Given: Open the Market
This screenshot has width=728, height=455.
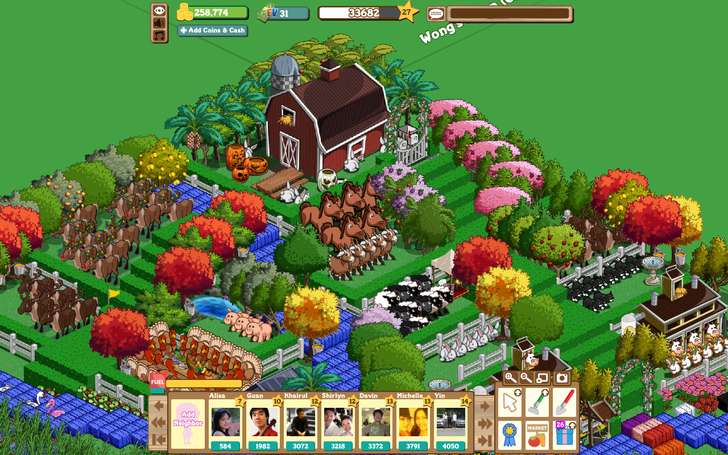Looking at the screenshot, I should coord(538,434).
